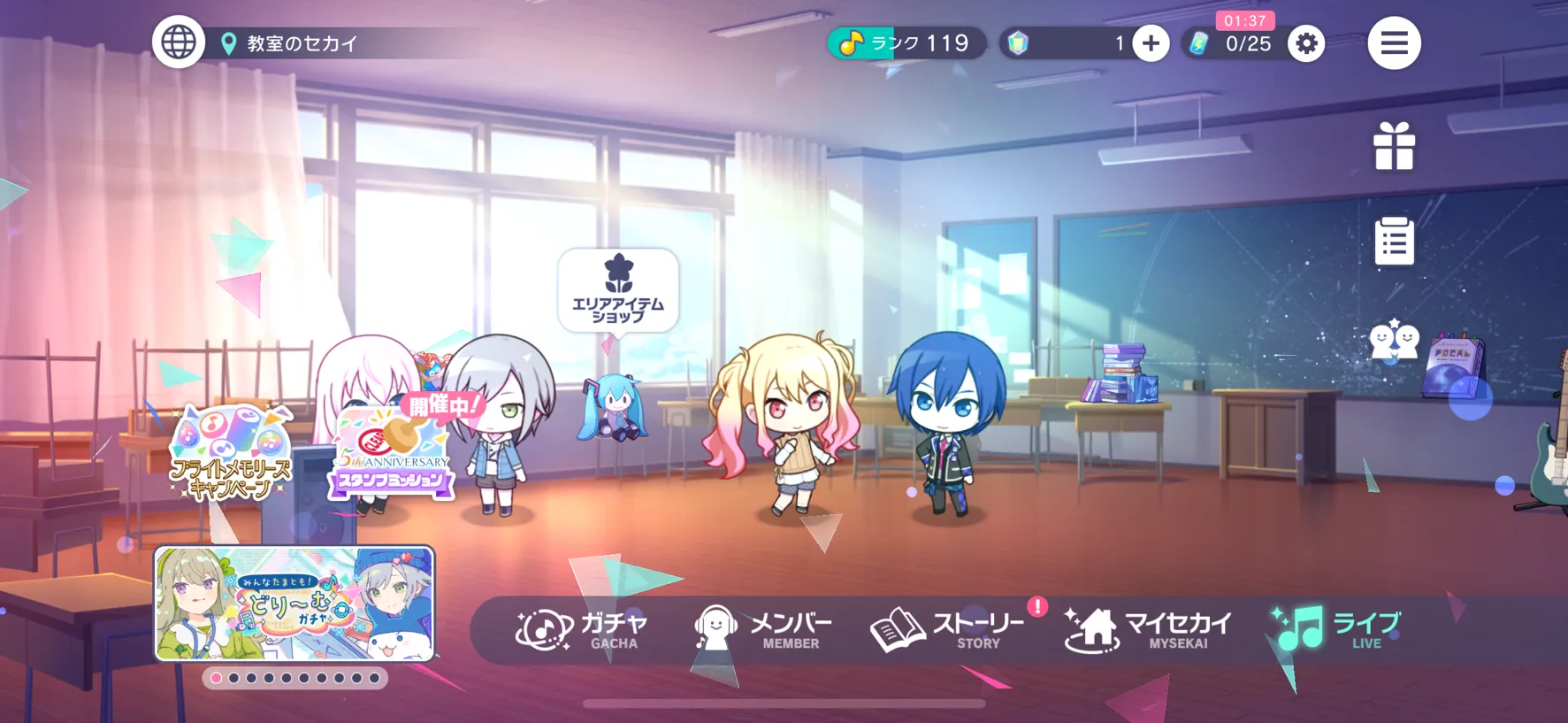Image resolution: width=1568 pixels, height=723 pixels.
Task: Tap the Dream gacha promo banner
Action: 294,604
